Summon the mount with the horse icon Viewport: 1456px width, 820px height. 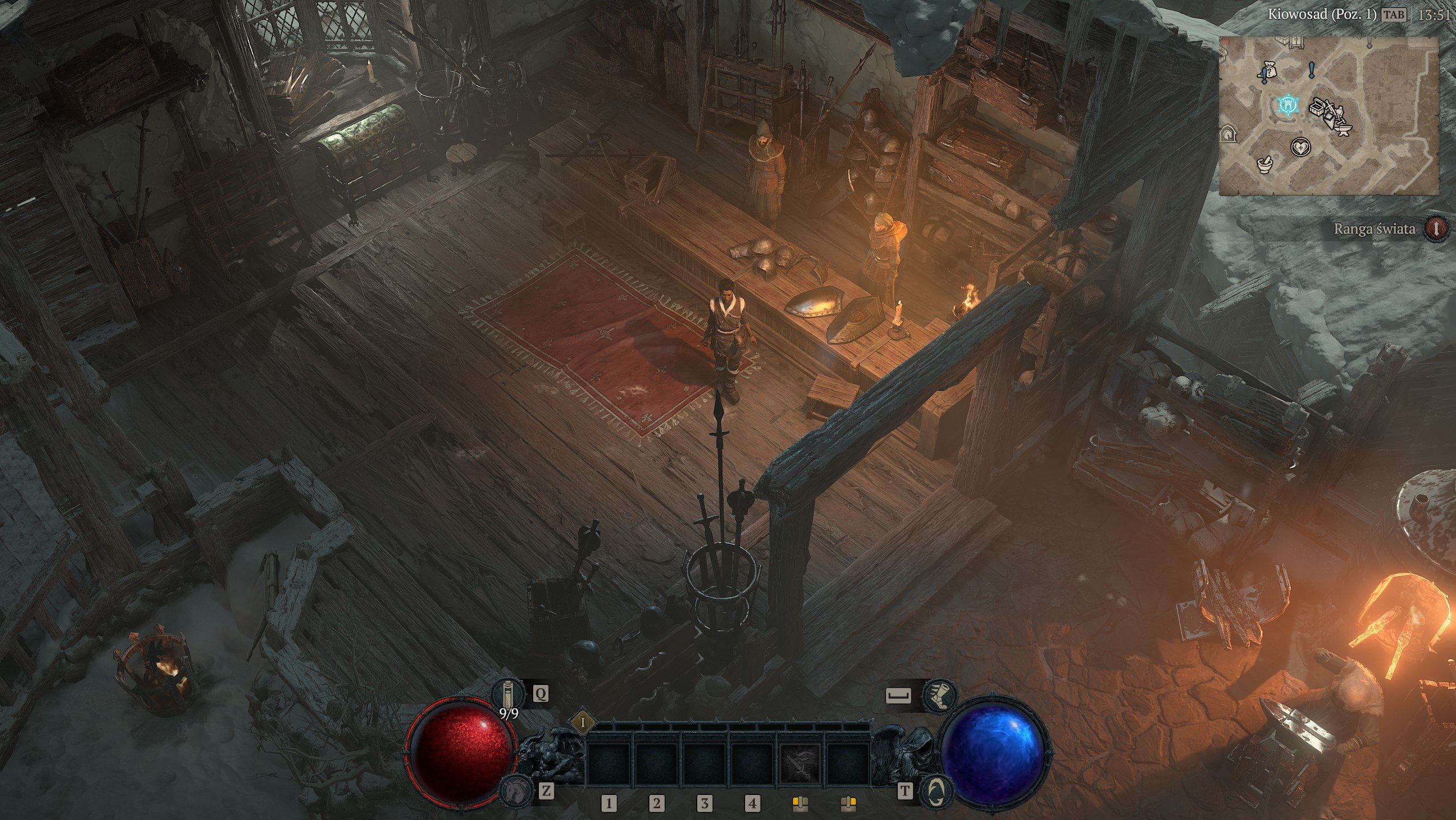[513, 790]
